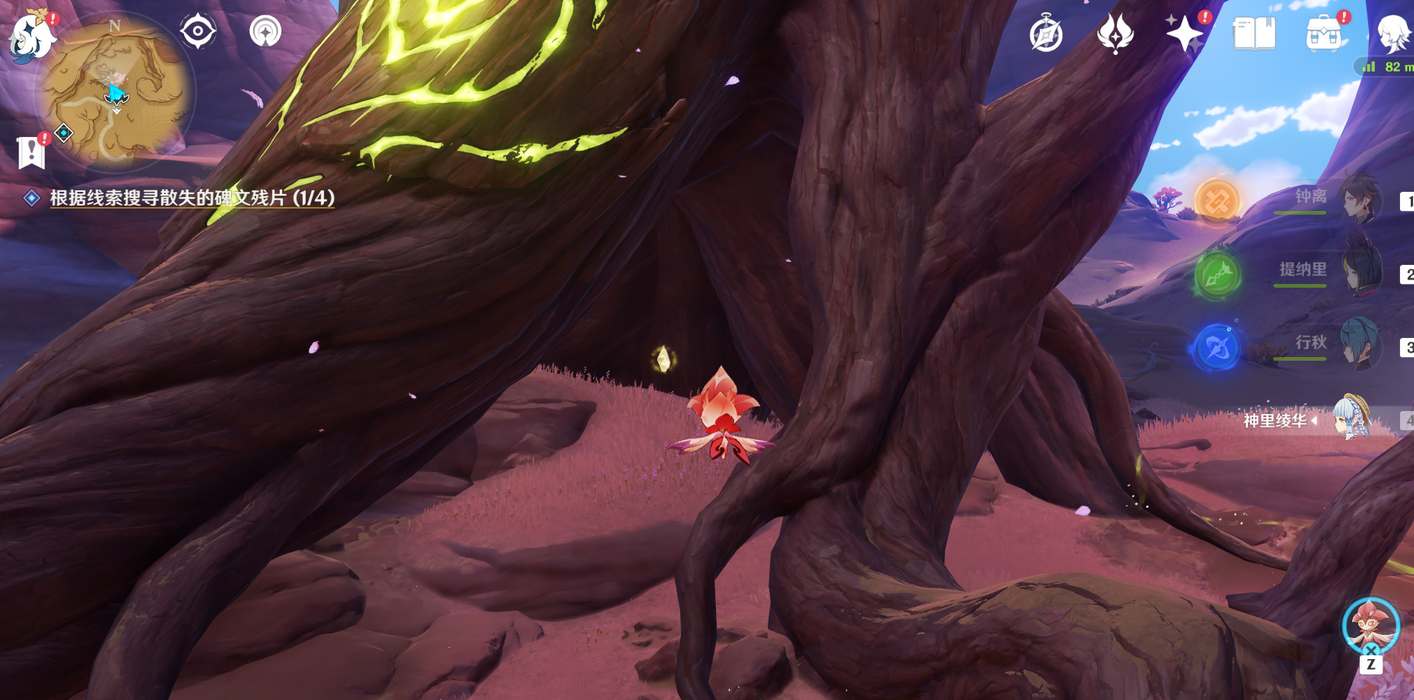The image size is (1414, 700).
Task: Activate the eye-shaped elemental sight icon
Action: coord(198,32)
